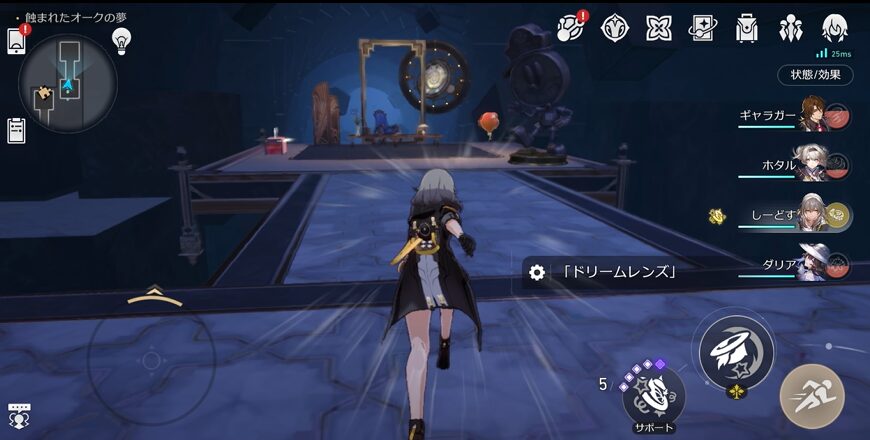This screenshot has height=440, width=870.
Task: Open the three-figure team setup icon
Action: tap(790, 28)
